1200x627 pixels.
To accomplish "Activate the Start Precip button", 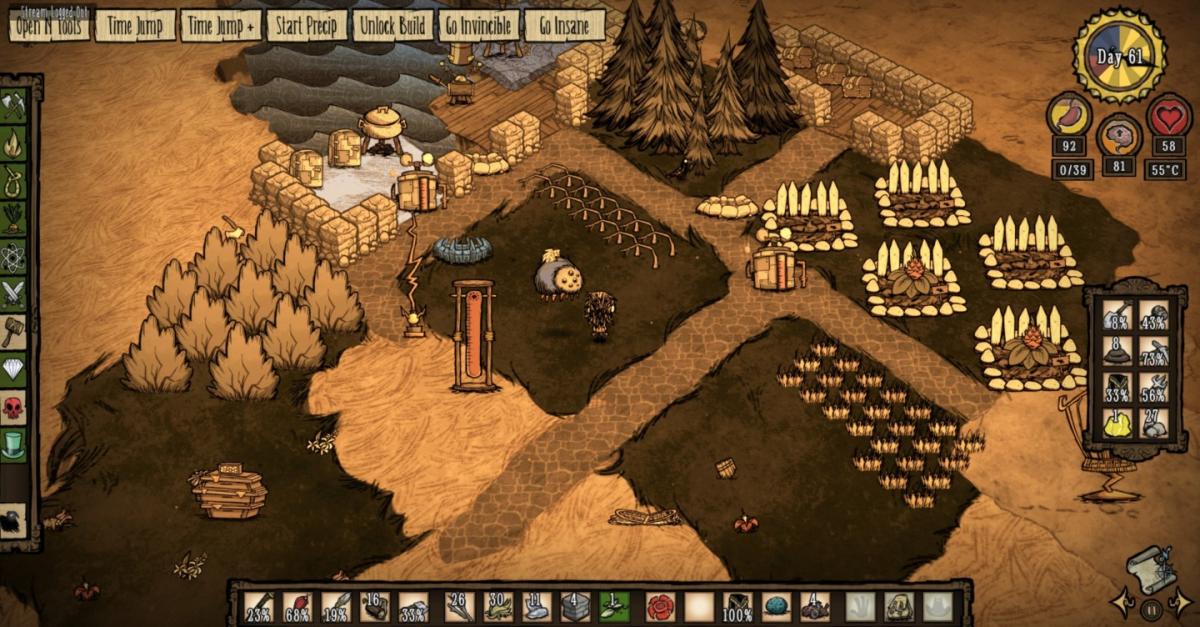I will [306, 26].
